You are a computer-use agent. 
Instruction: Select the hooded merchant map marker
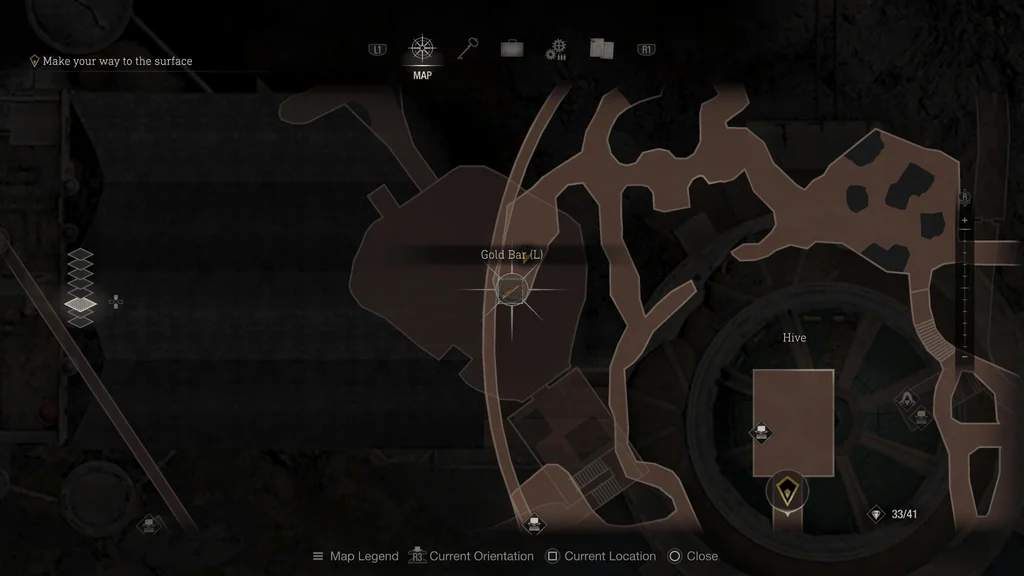coord(906,401)
